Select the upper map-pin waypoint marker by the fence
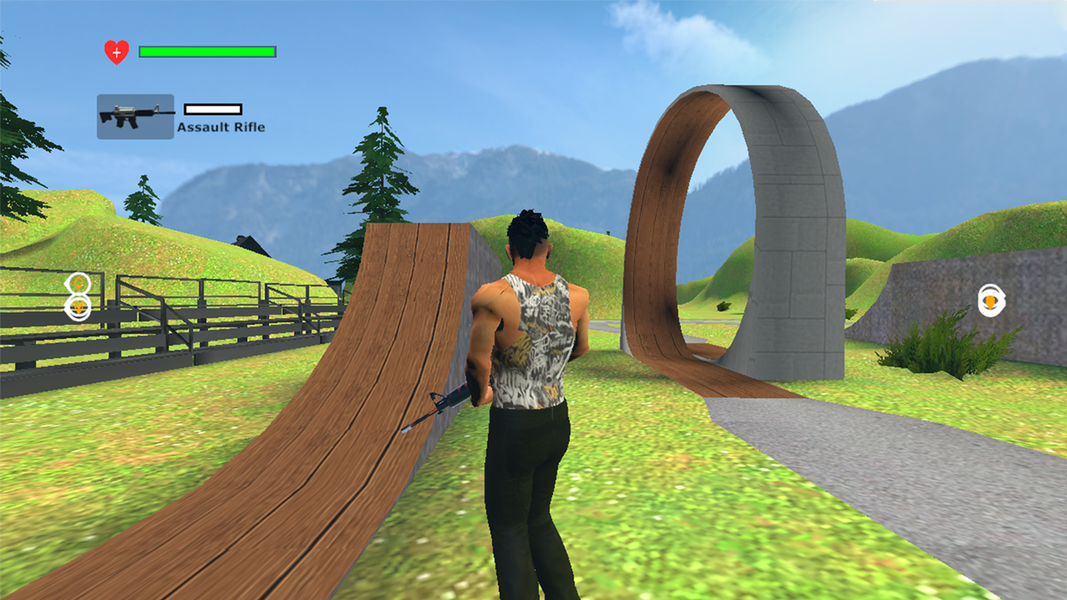Image resolution: width=1067 pixels, height=600 pixels. click(x=78, y=283)
